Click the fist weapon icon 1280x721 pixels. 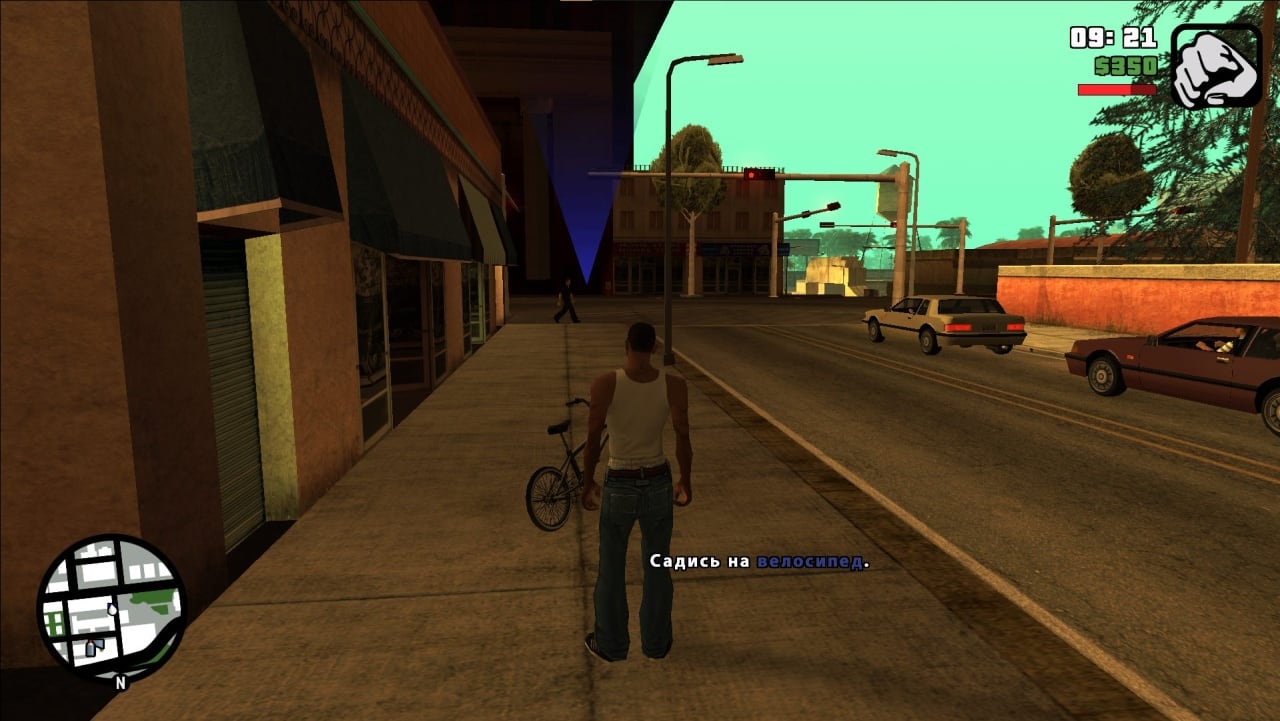pos(1215,66)
